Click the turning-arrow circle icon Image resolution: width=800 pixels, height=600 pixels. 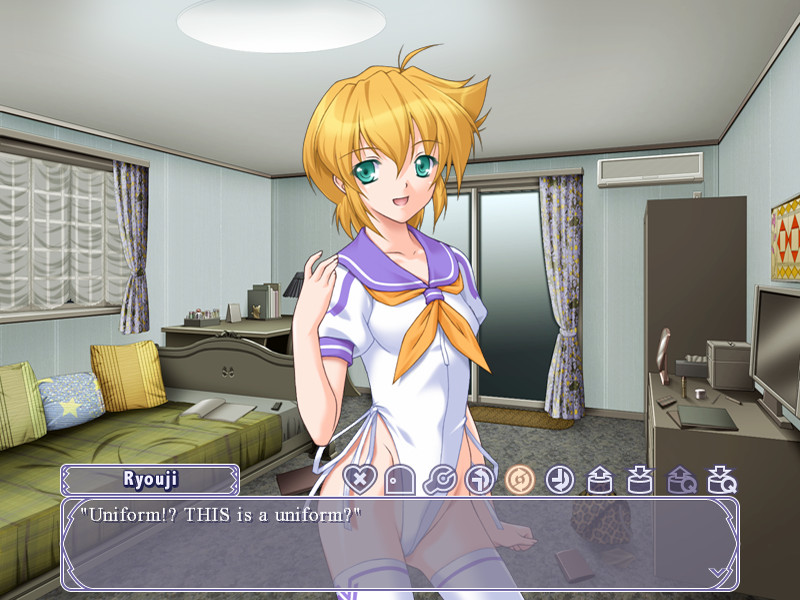pos(479,480)
